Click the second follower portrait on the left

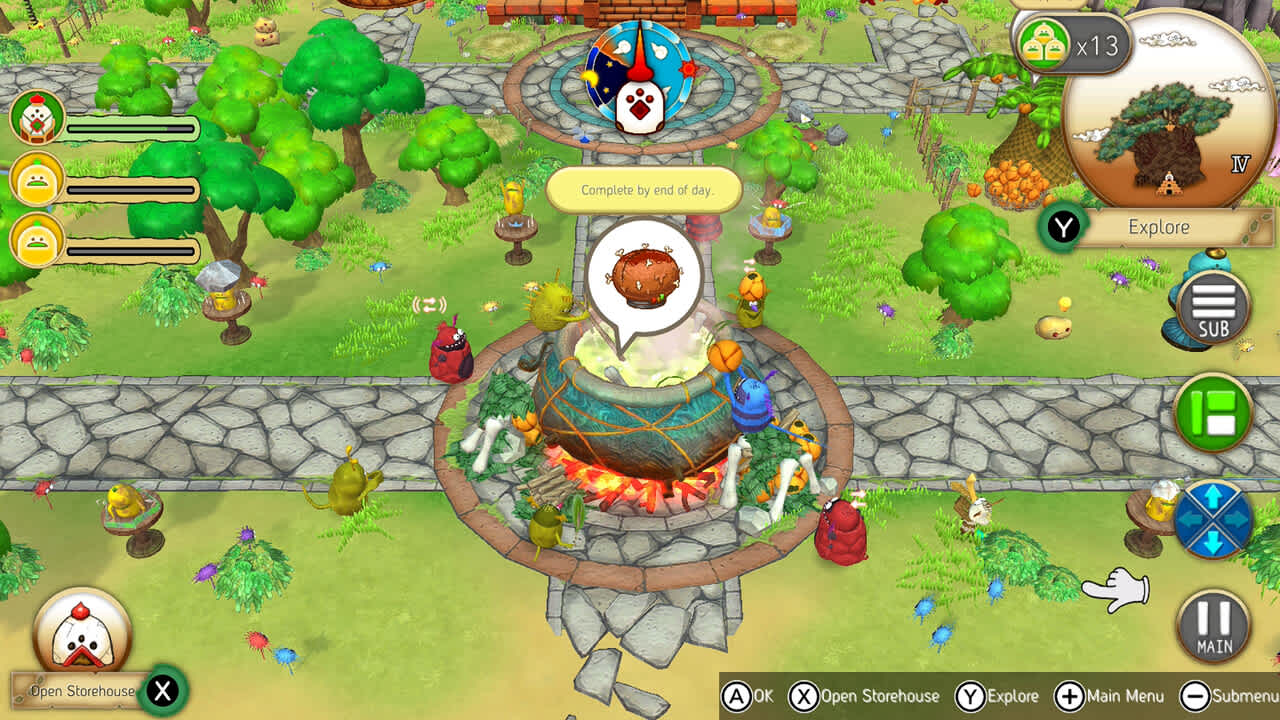click(x=38, y=181)
